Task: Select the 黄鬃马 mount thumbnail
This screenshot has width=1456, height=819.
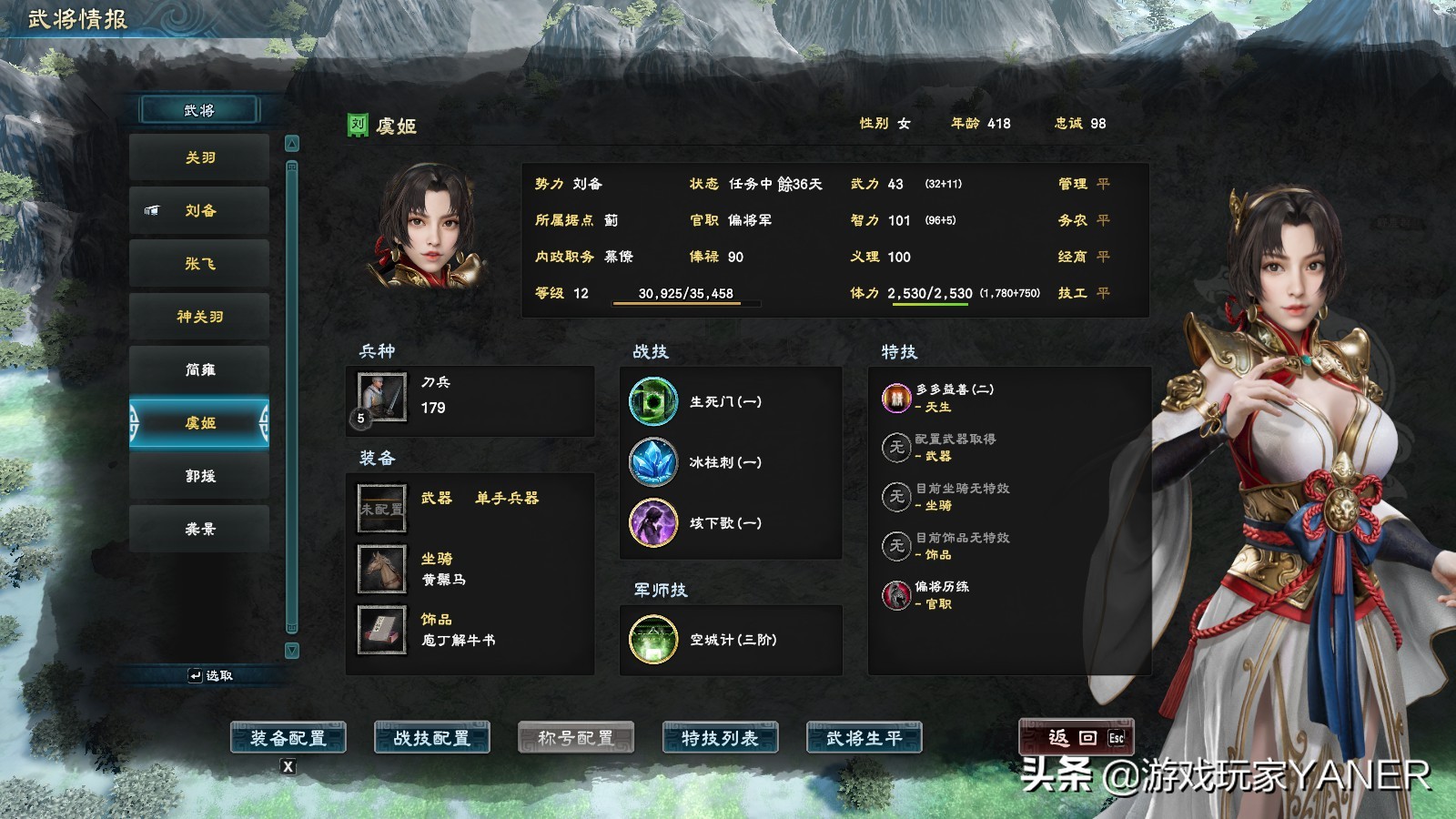Action: coord(381,568)
